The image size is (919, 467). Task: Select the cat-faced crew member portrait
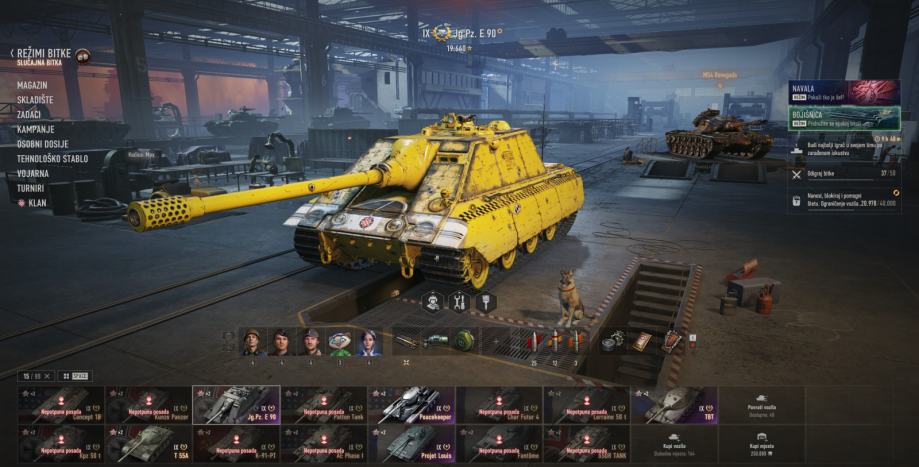coord(340,342)
